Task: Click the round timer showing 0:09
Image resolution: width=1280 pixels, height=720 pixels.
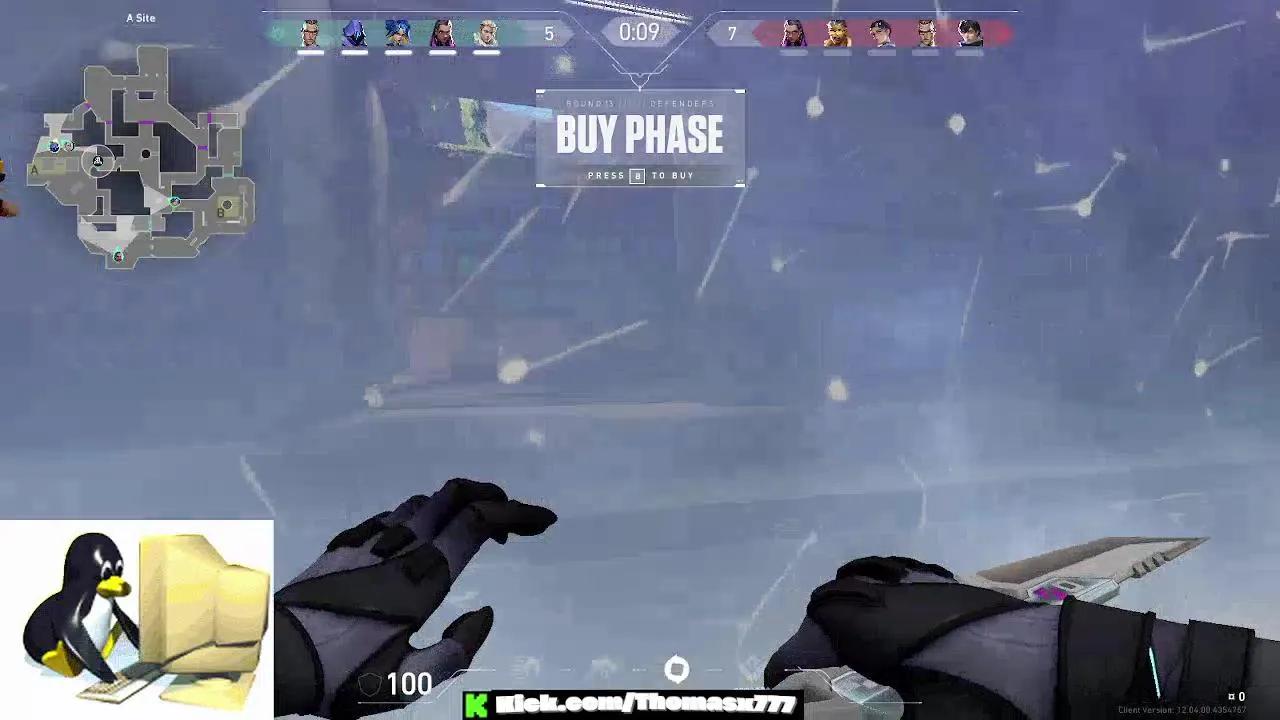Action: (640, 31)
